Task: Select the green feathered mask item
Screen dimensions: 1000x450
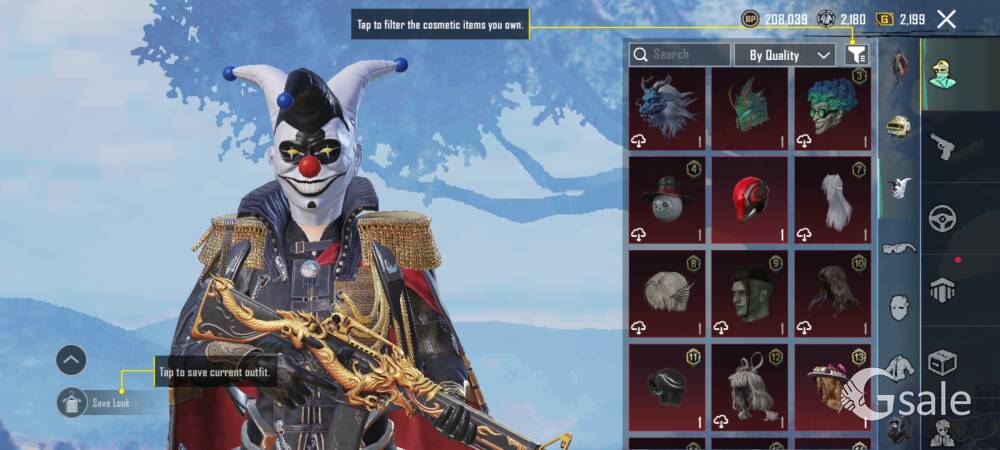Action: pos(749,108)
